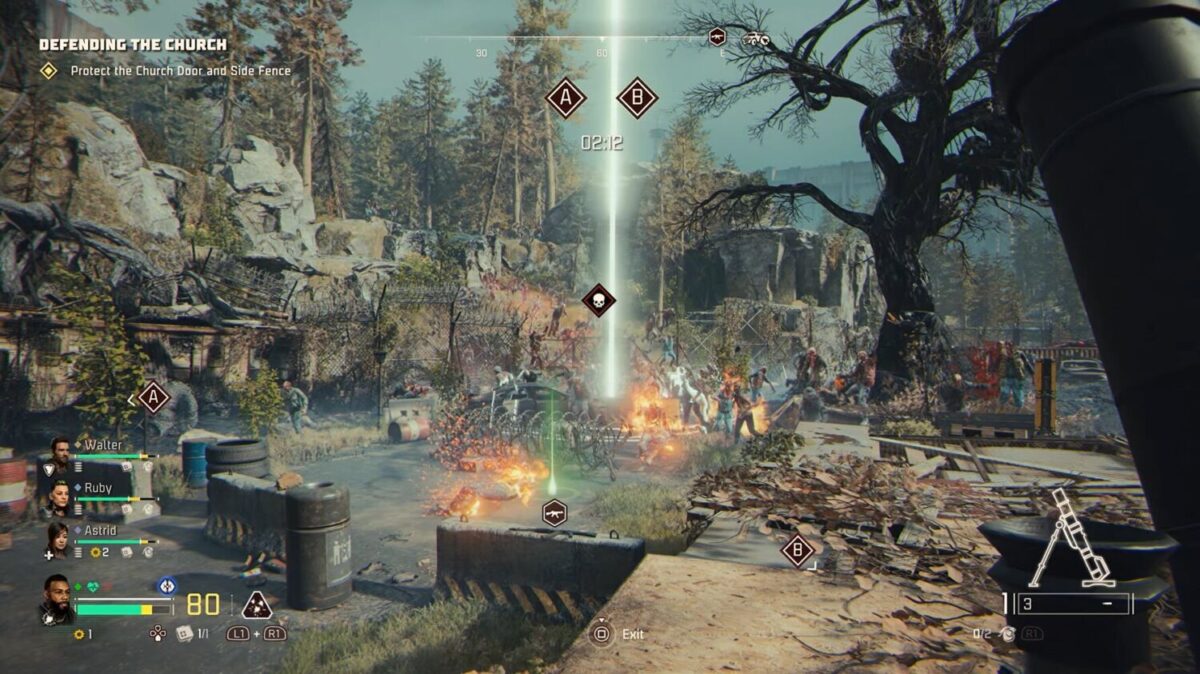
Task: Select the blue circular buff icon
Action: point(166,586)
